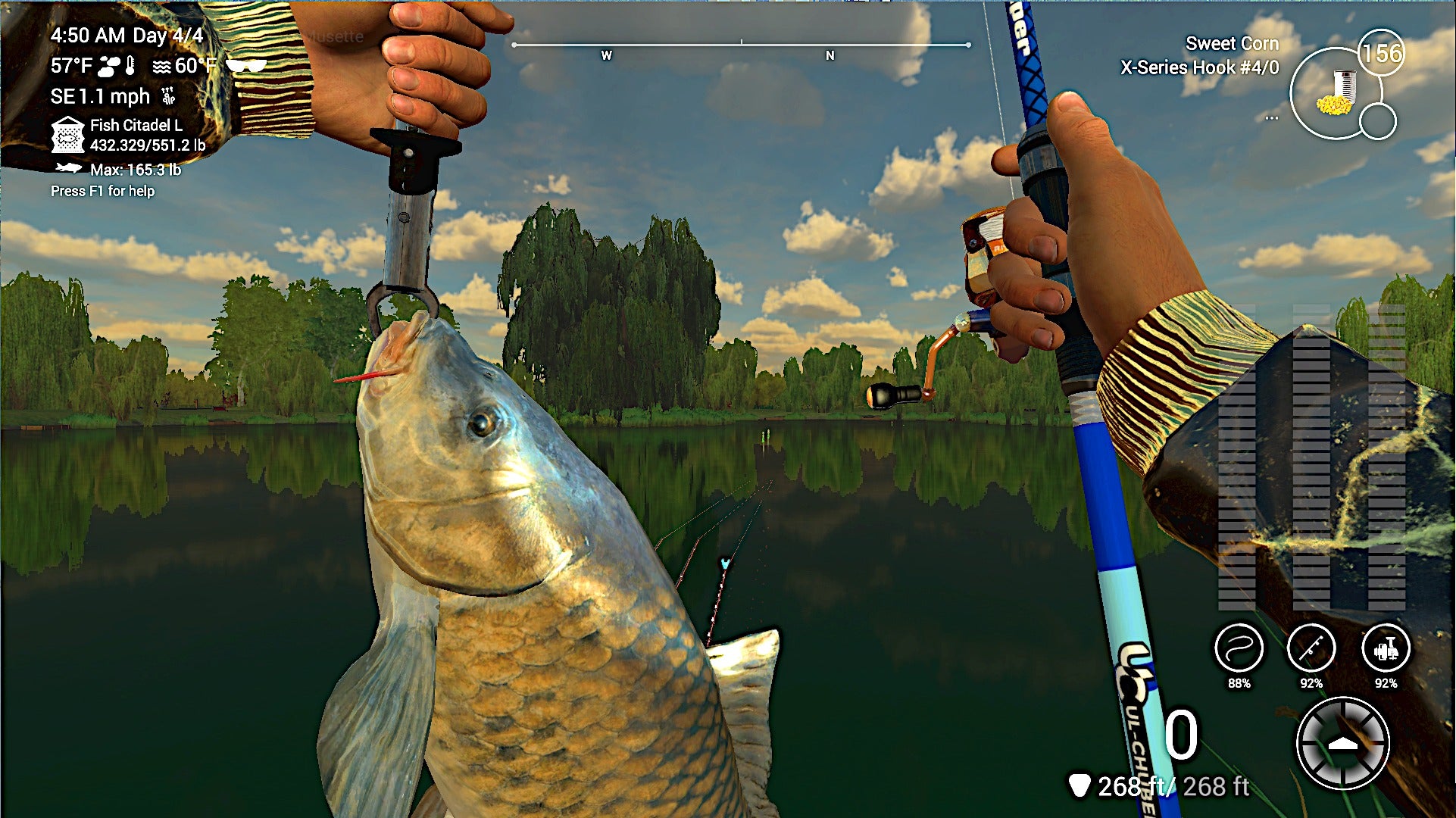Check the line durability icon showing 88%
Viewport: 1456px width, 818px height.
pyautogui.click(x=1238, y=649)
